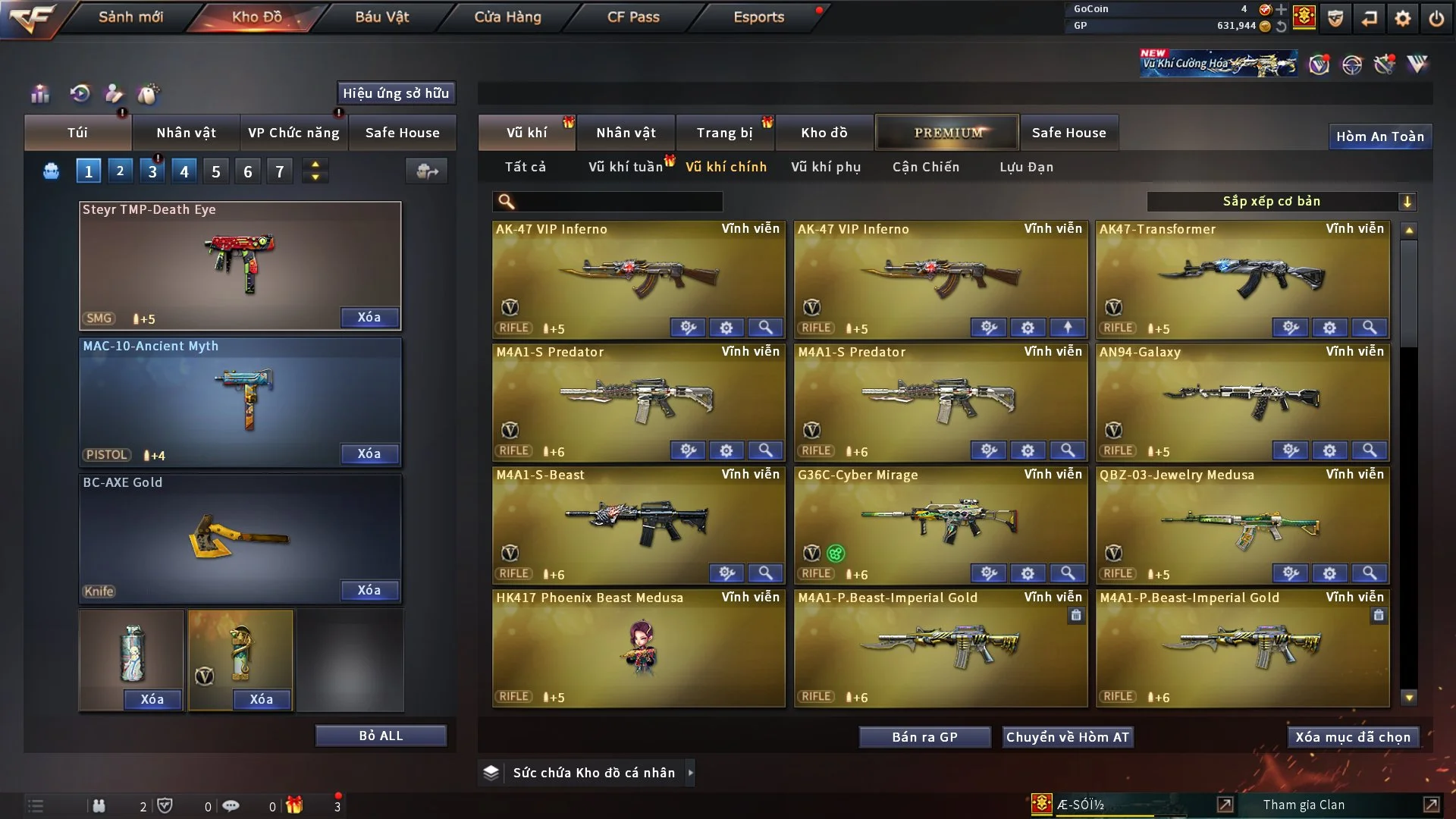Show the Cận Chiến melee category

(x=925, y=167)
